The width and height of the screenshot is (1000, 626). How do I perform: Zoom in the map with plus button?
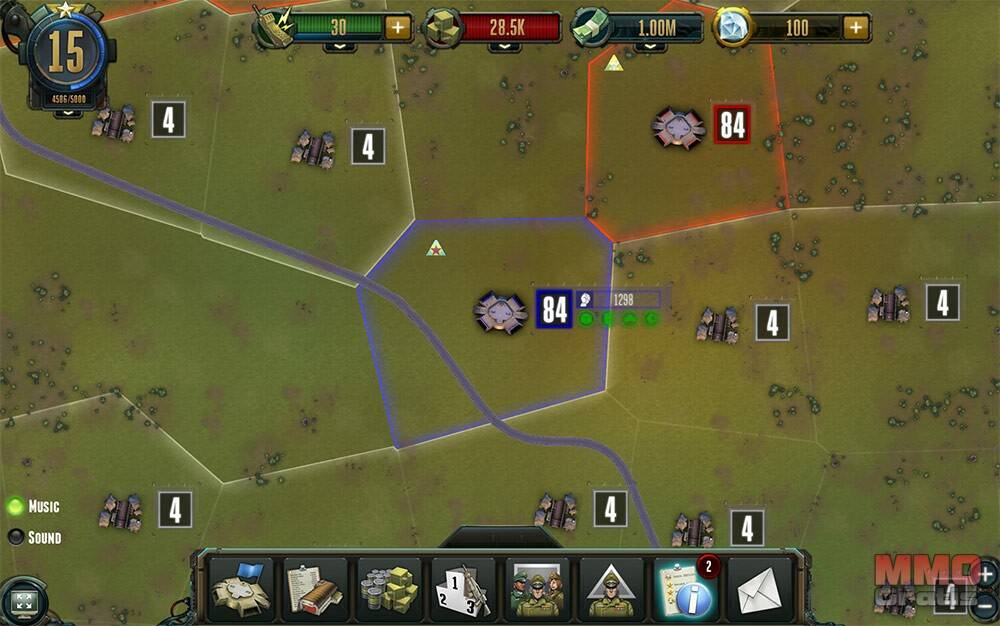(985, 574)
